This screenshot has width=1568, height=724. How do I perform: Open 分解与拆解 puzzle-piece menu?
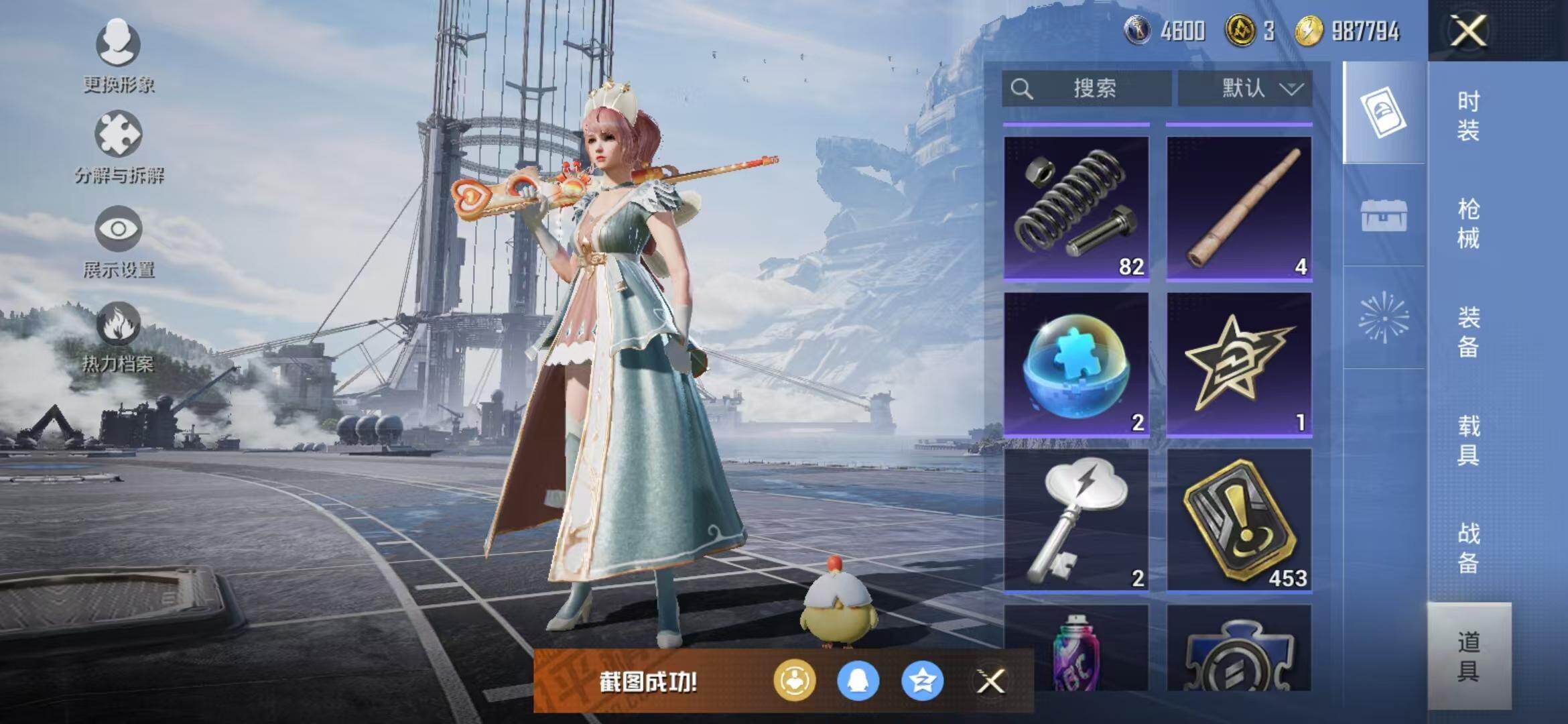(x=119, y=147)
